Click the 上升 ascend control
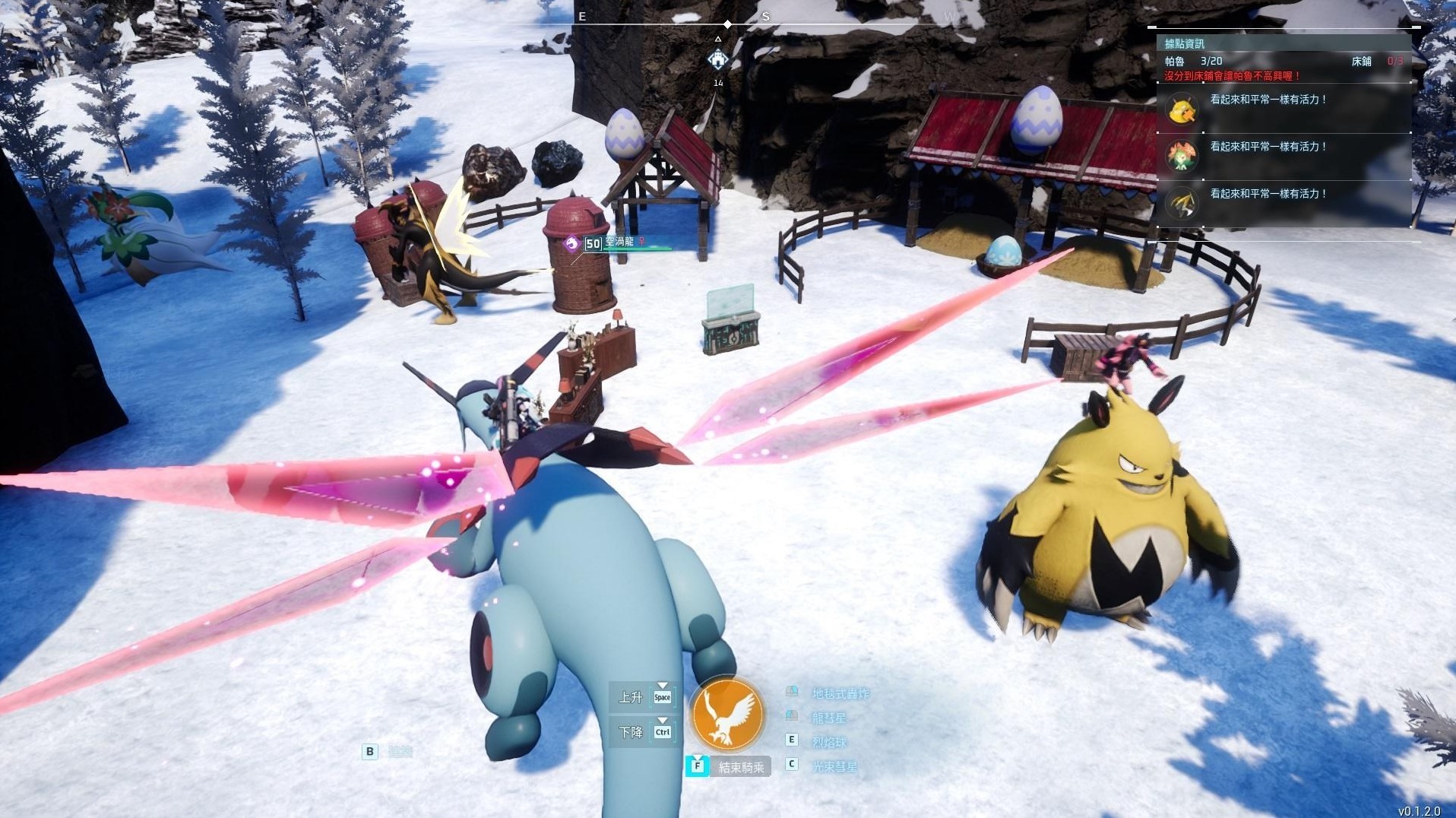The image size is (1456, 818). tap(642, 696)
